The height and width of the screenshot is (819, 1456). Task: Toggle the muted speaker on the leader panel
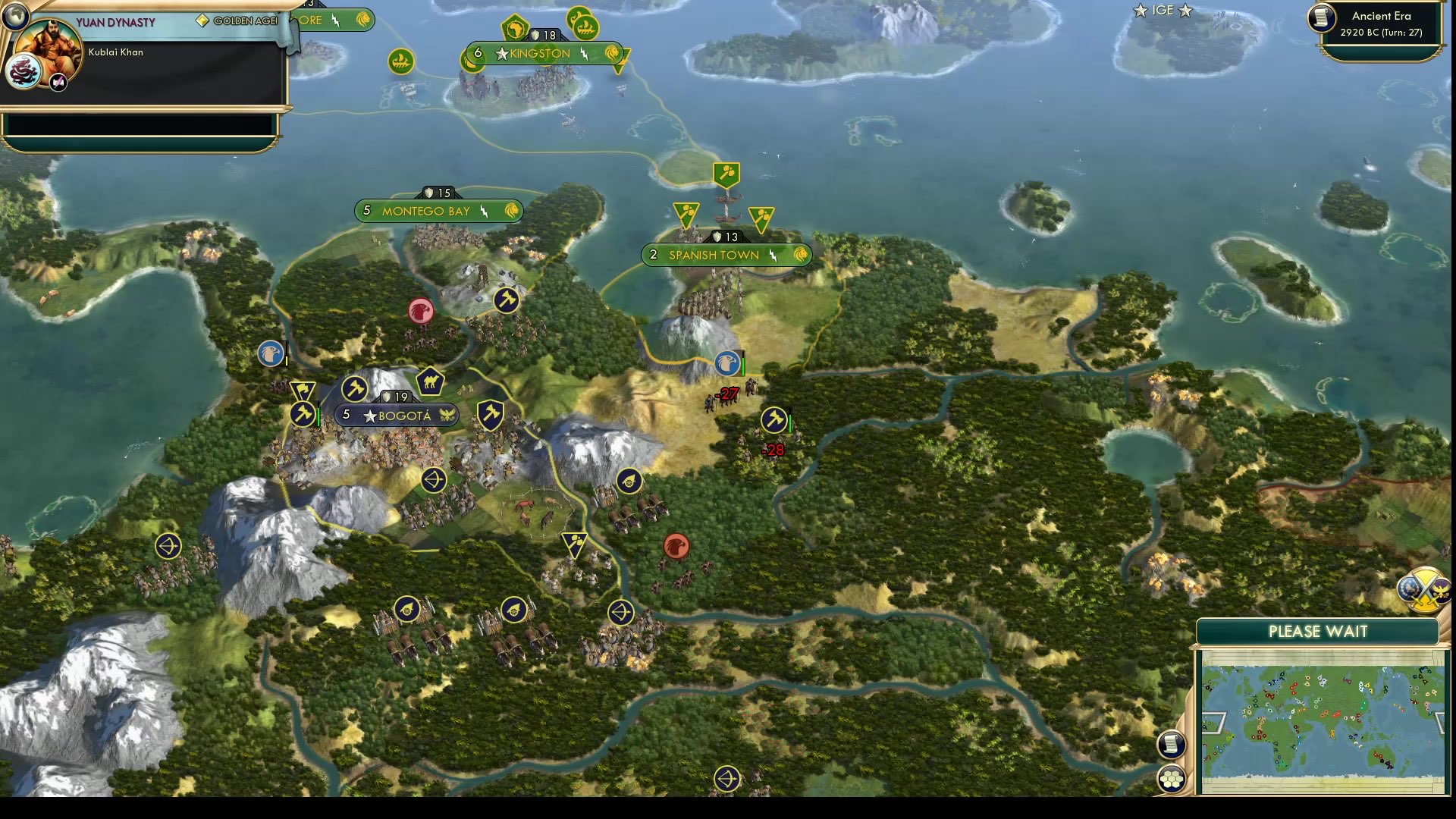[57, 82]
